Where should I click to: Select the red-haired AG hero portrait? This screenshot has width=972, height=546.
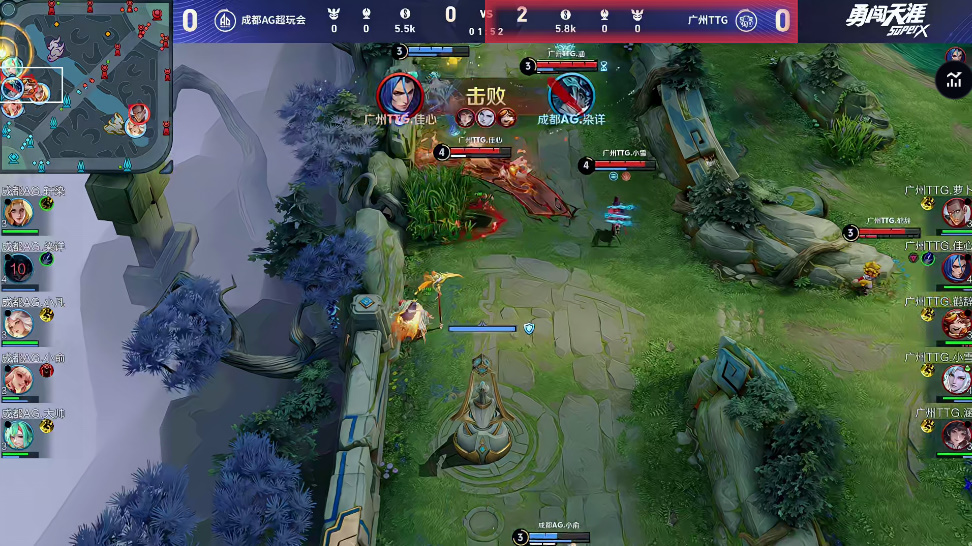point(18,379)
